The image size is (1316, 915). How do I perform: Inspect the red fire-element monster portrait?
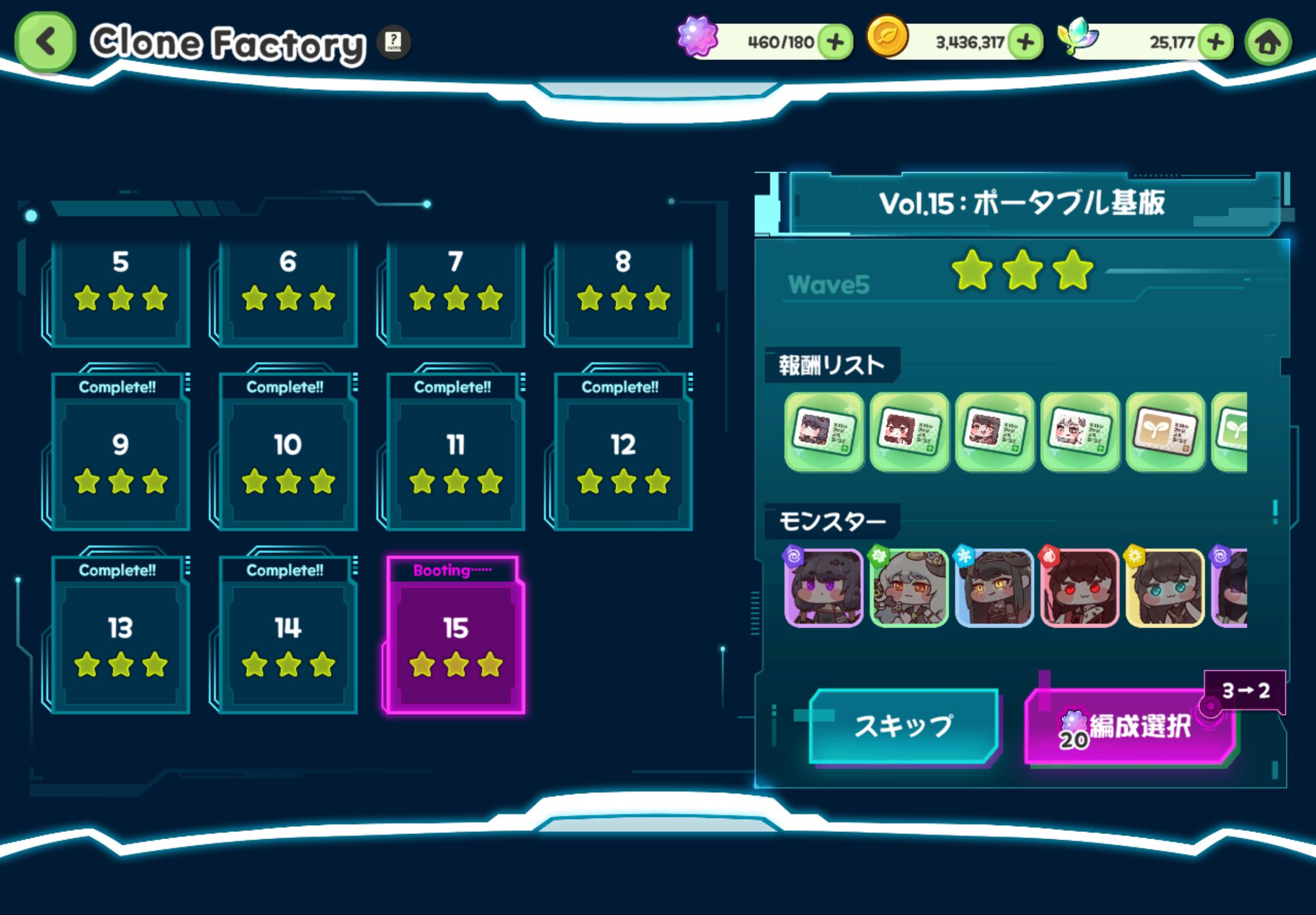[x=1080, y=588]
